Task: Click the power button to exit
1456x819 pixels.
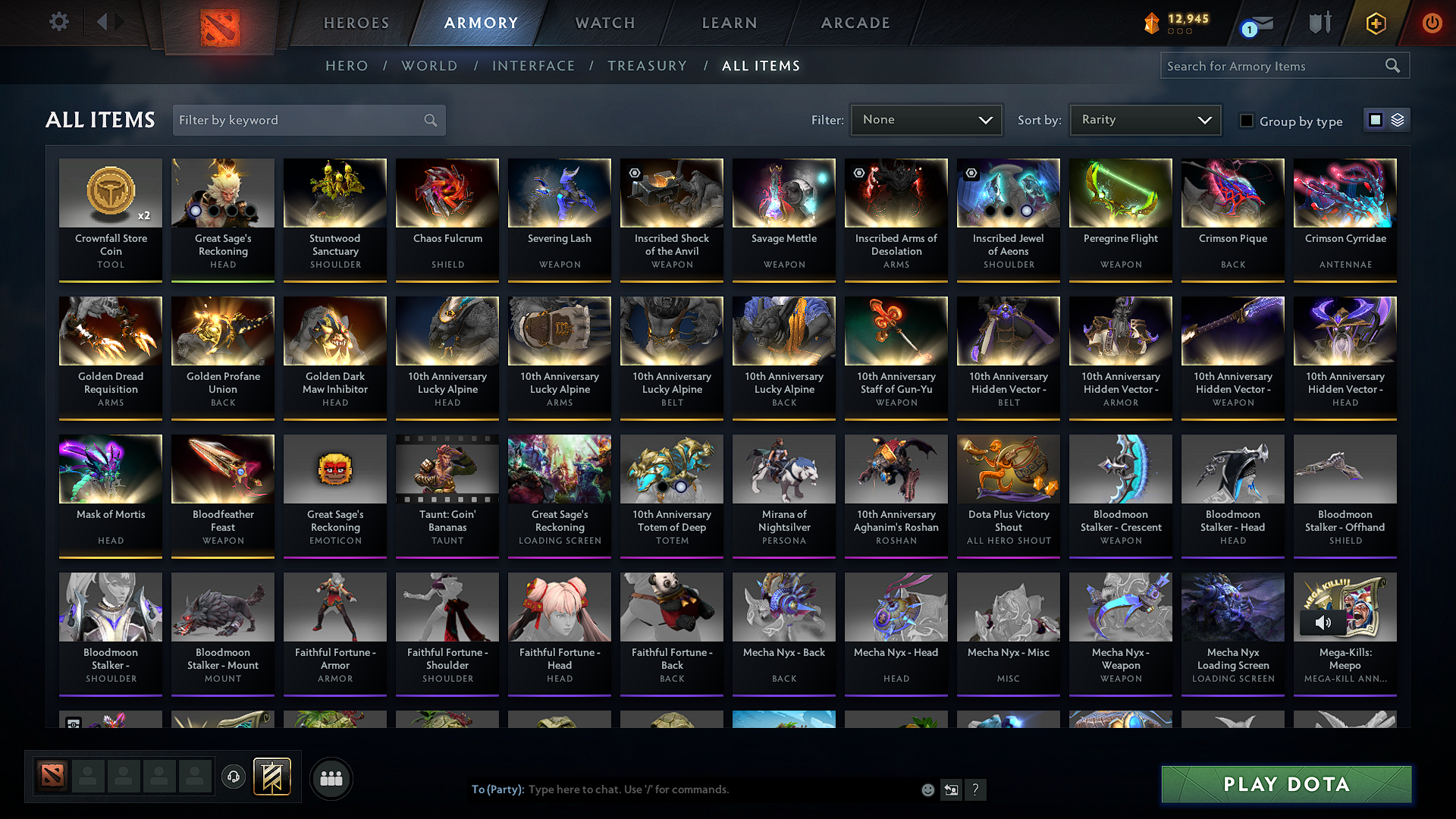Action: click(1432, 24)
